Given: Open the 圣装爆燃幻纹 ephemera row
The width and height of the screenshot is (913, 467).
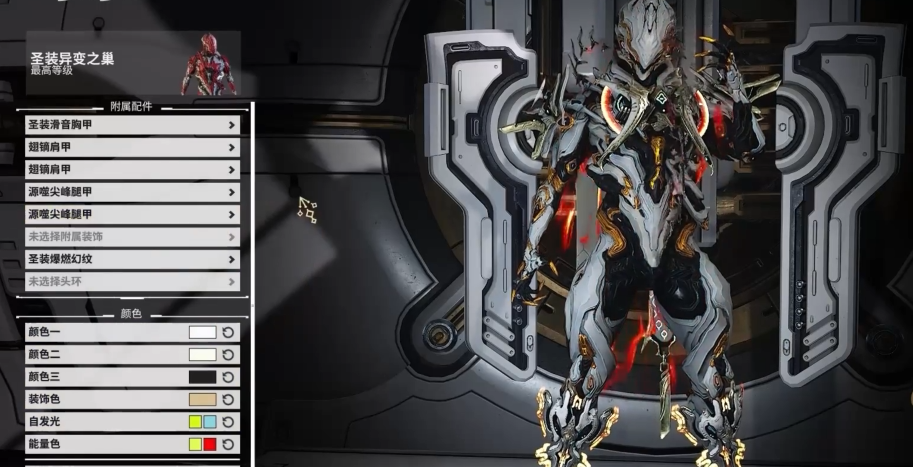Looking at the screenshot, I should pos(132,259).
